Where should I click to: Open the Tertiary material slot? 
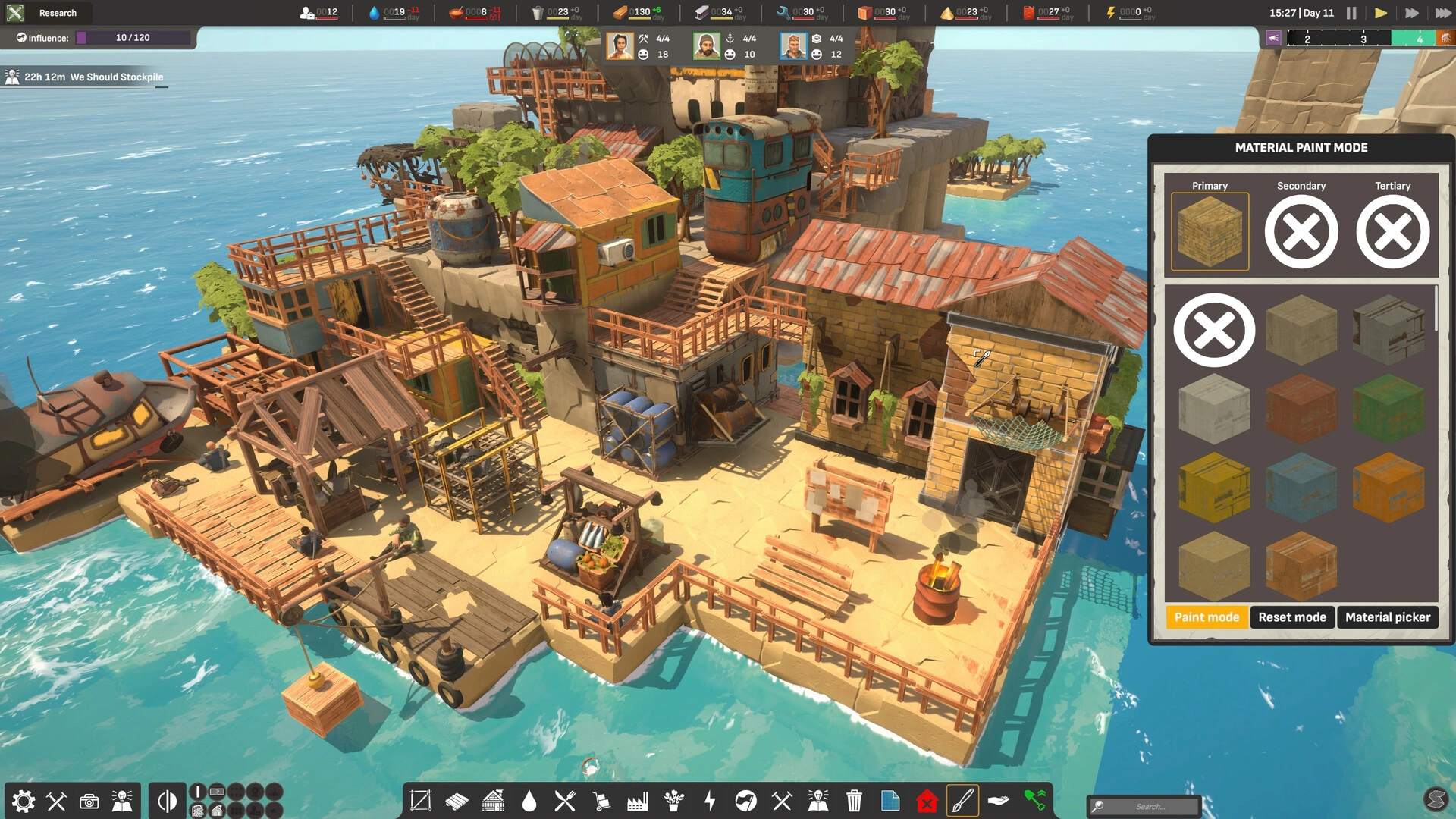pos(1393,231)
